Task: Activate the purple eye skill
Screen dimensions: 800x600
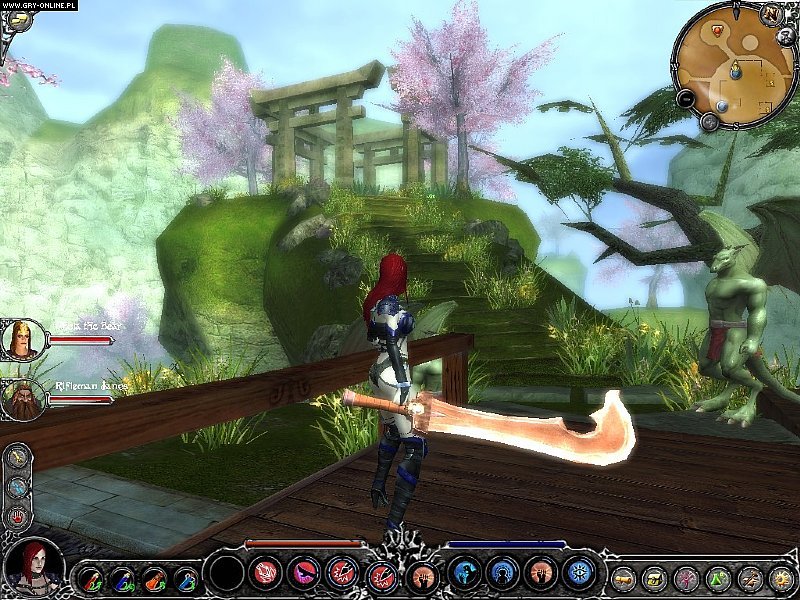Action: (303, 573)
